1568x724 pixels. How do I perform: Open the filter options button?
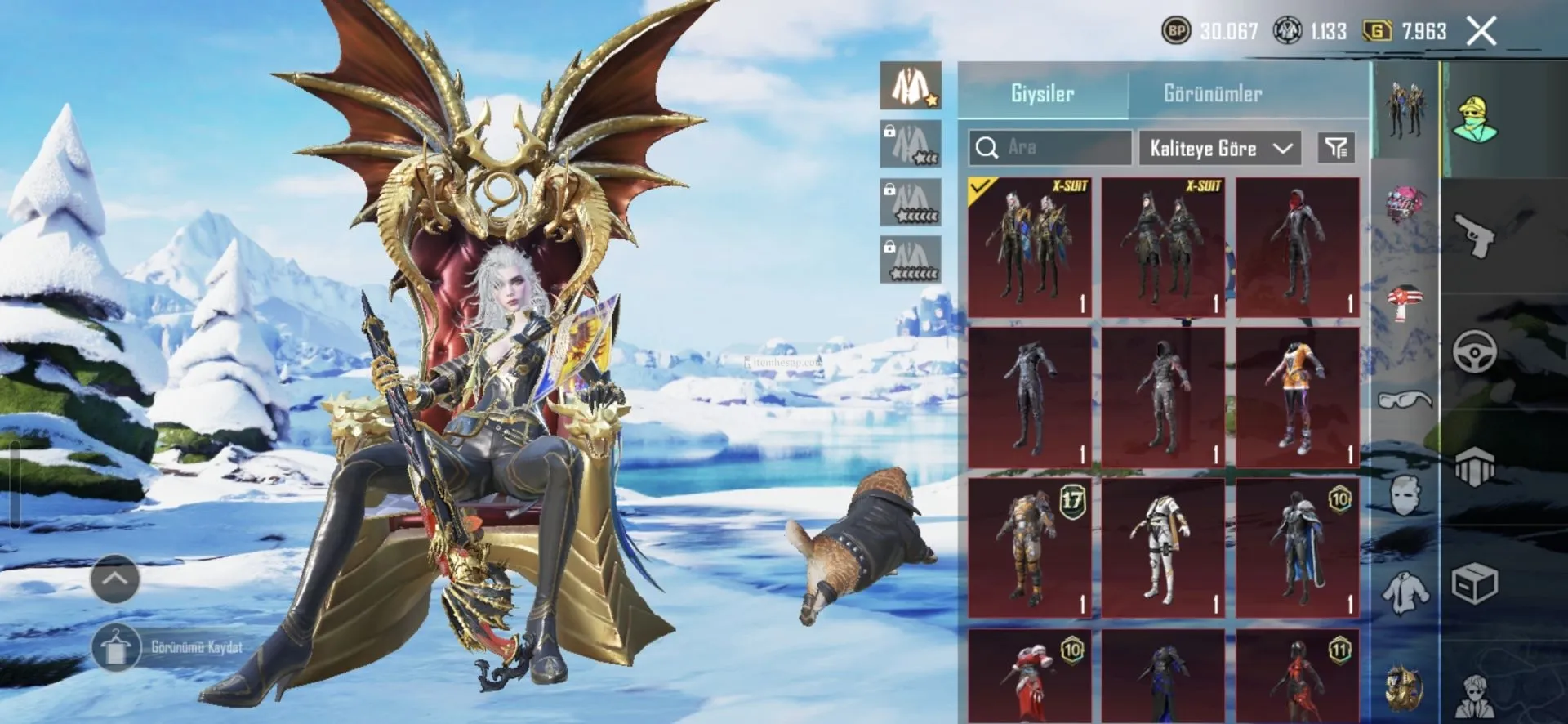(x=1336, y=148)
